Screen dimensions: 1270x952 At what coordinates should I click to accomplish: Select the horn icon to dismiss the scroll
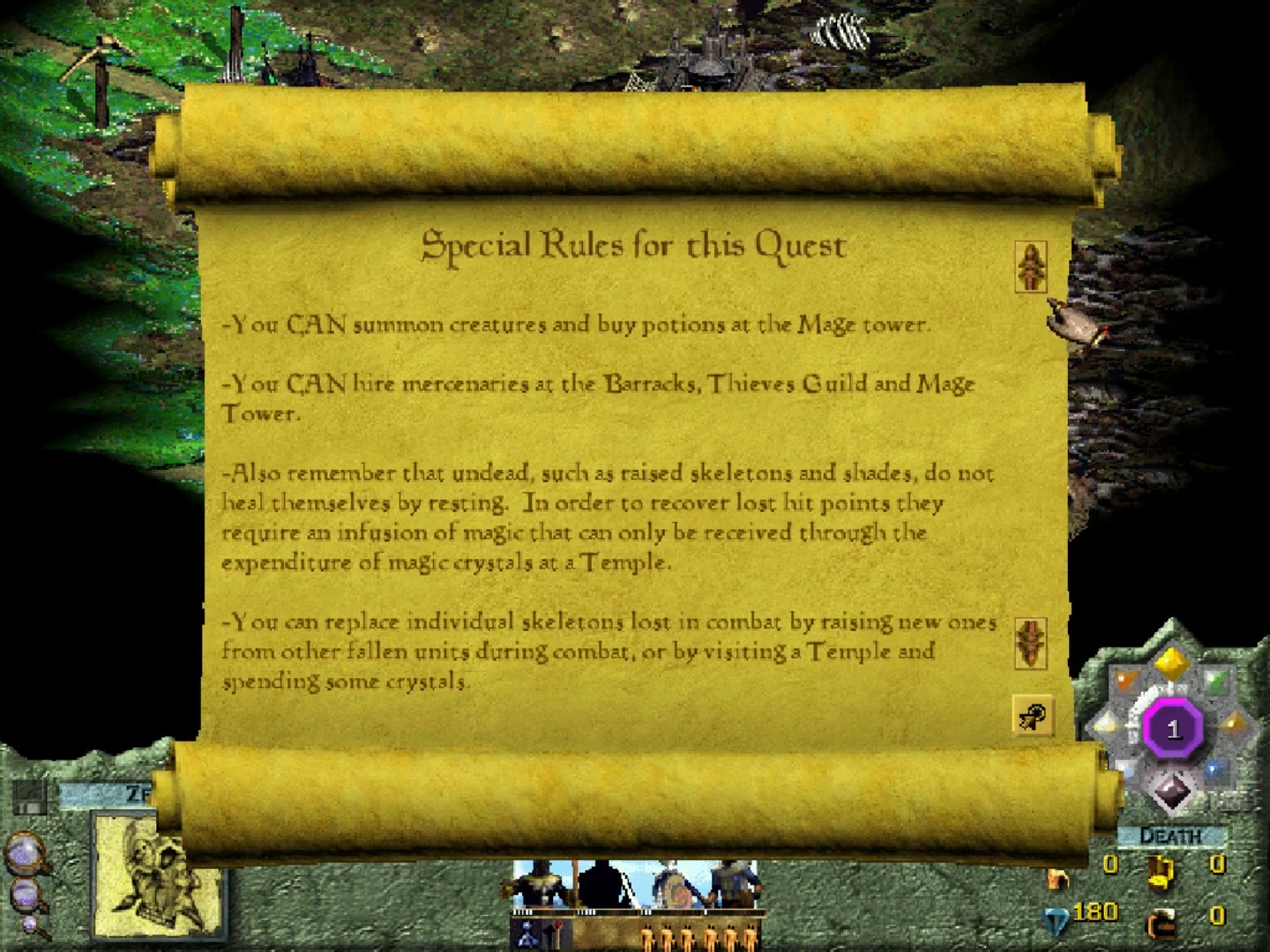click(1034, 716)
